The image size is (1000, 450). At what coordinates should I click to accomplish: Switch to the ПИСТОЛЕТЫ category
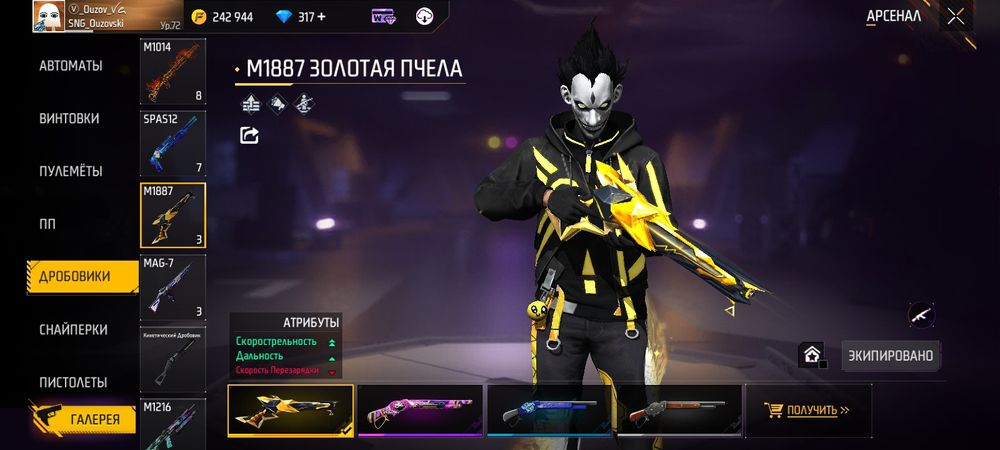[x=71, y=383]
